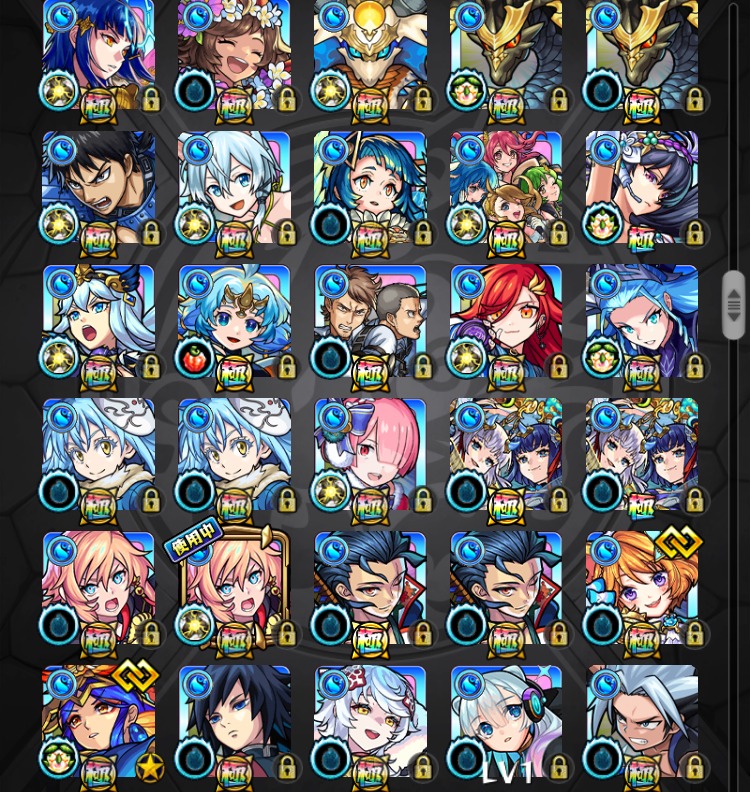Select the blue-skinned woman with flowing hair

pos(642,322)
